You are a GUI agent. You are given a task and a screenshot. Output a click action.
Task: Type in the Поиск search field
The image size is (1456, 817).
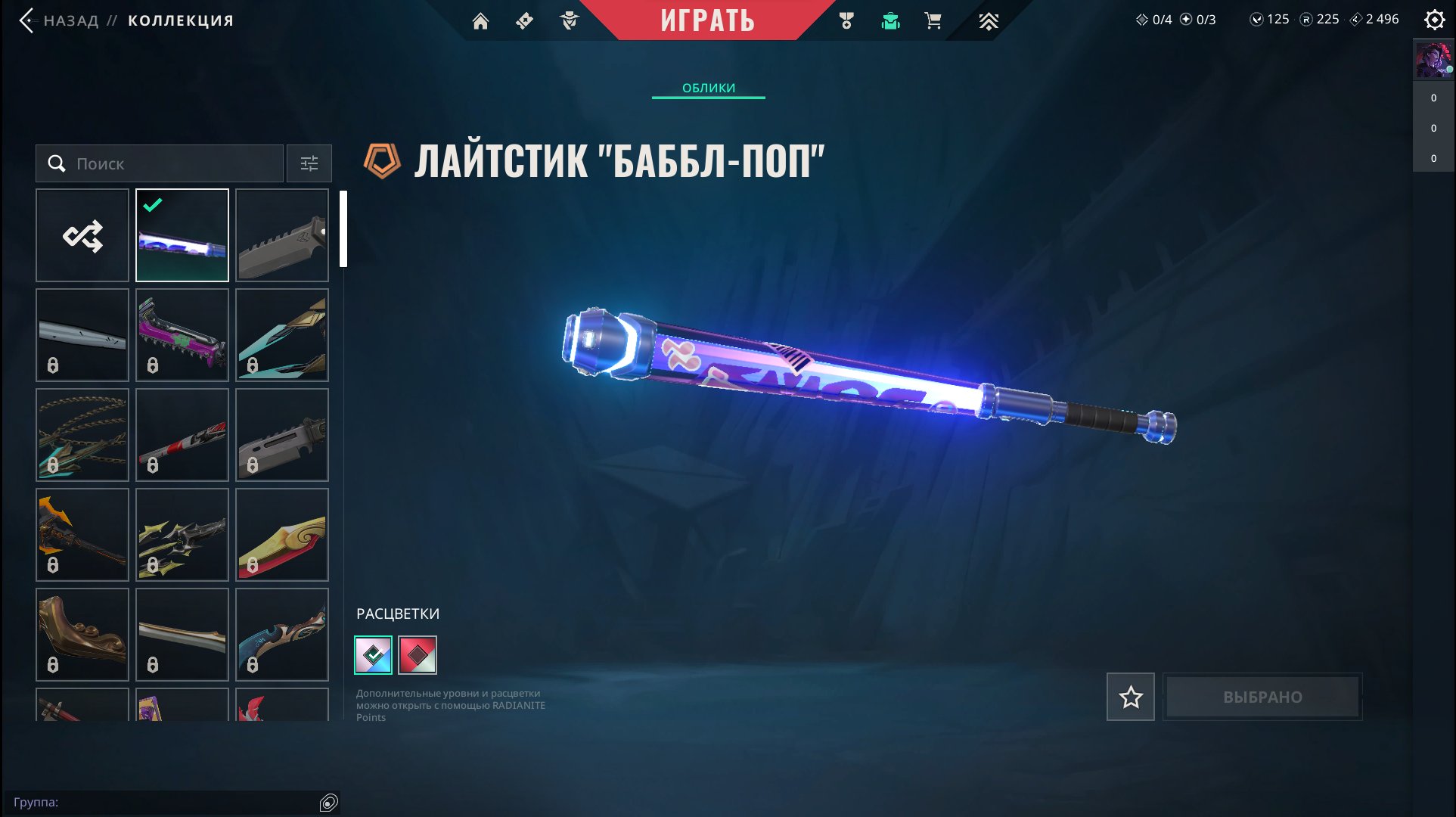(x=174, y=163)
